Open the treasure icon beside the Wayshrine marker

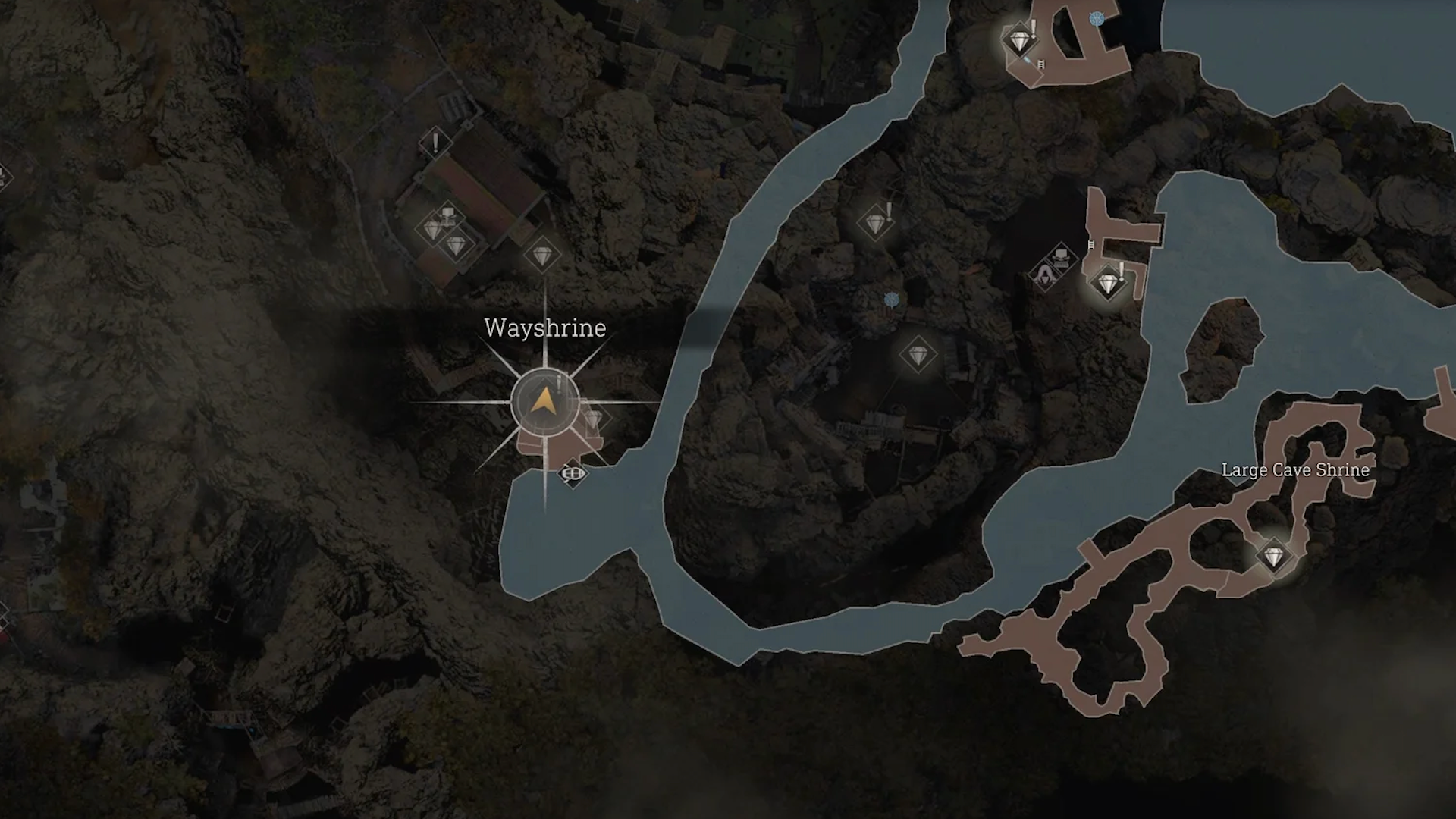click(x=595, y=418)
